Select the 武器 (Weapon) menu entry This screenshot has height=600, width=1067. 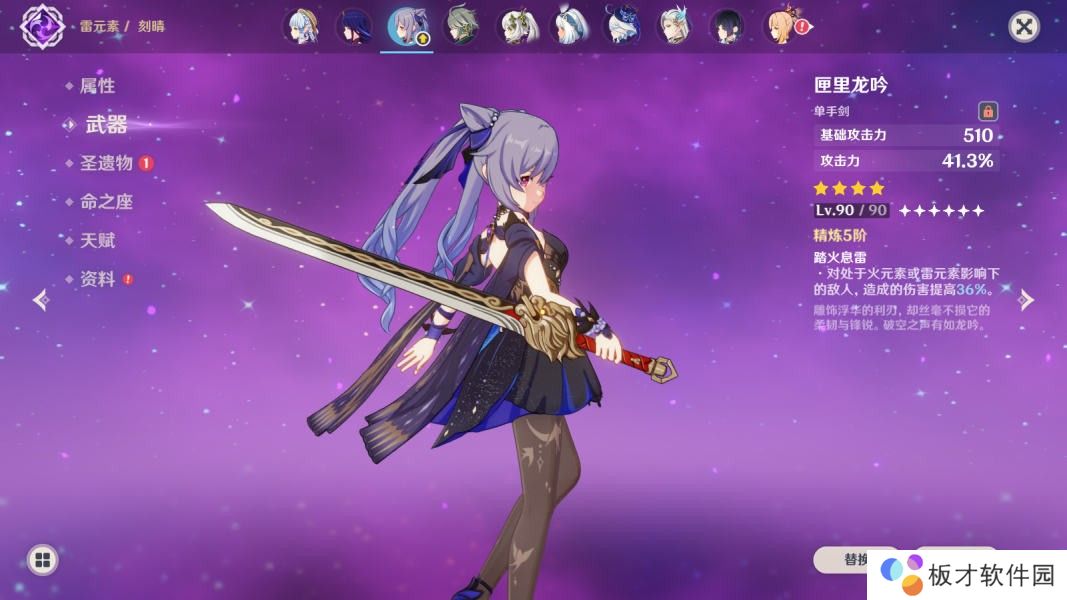click(x=105, y=125)
